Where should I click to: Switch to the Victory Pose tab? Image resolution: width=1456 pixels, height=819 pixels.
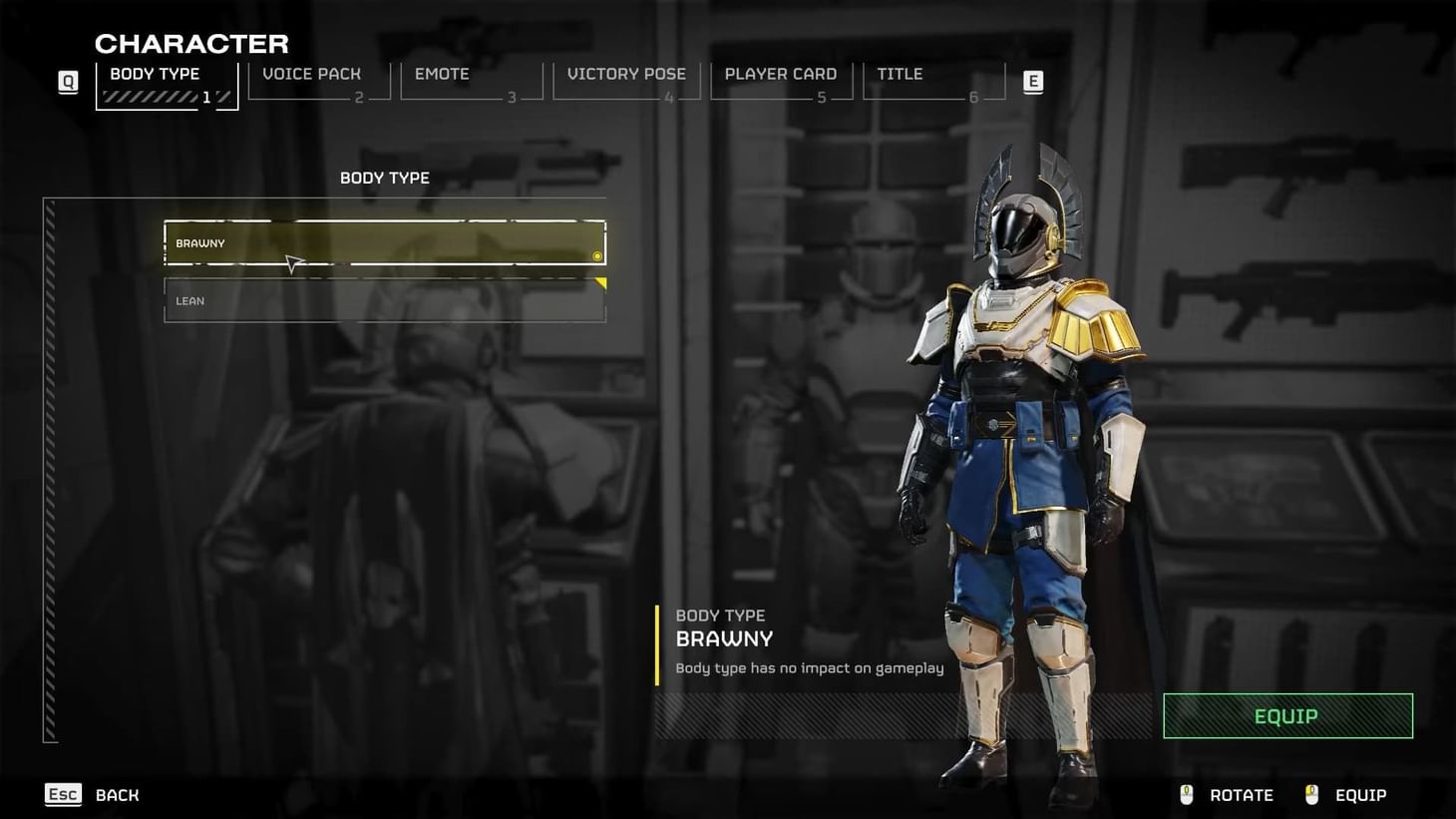pyautogui.click(x=626, y=74)
